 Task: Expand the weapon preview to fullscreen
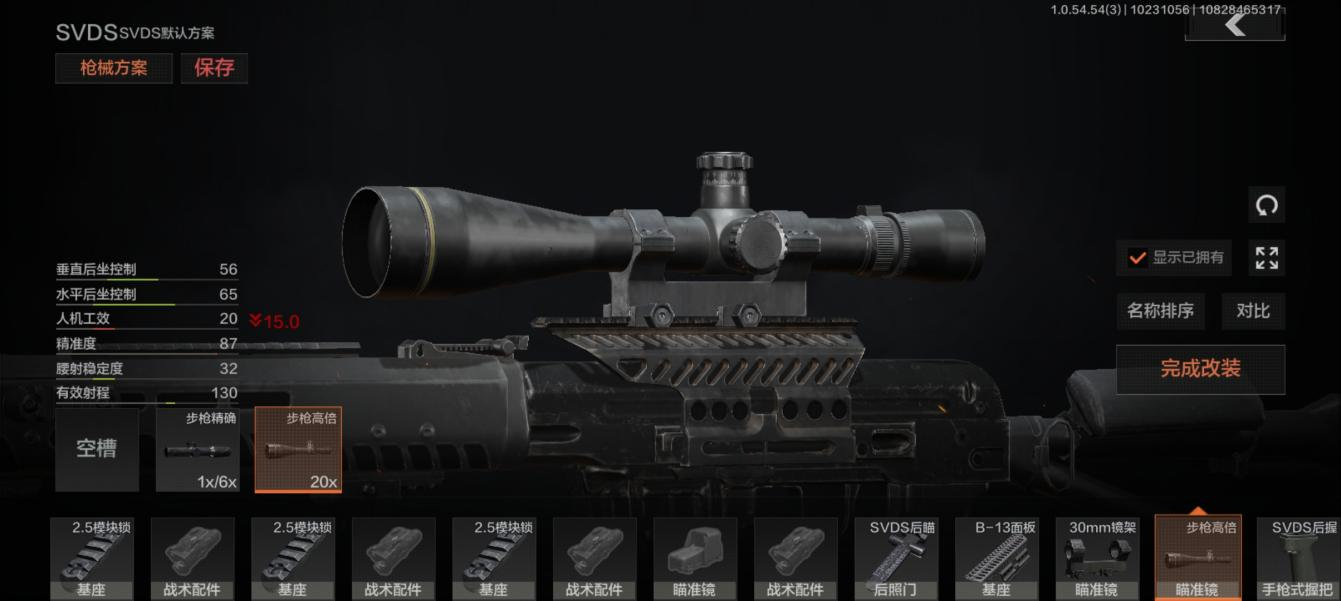(x=1267, y=258)
